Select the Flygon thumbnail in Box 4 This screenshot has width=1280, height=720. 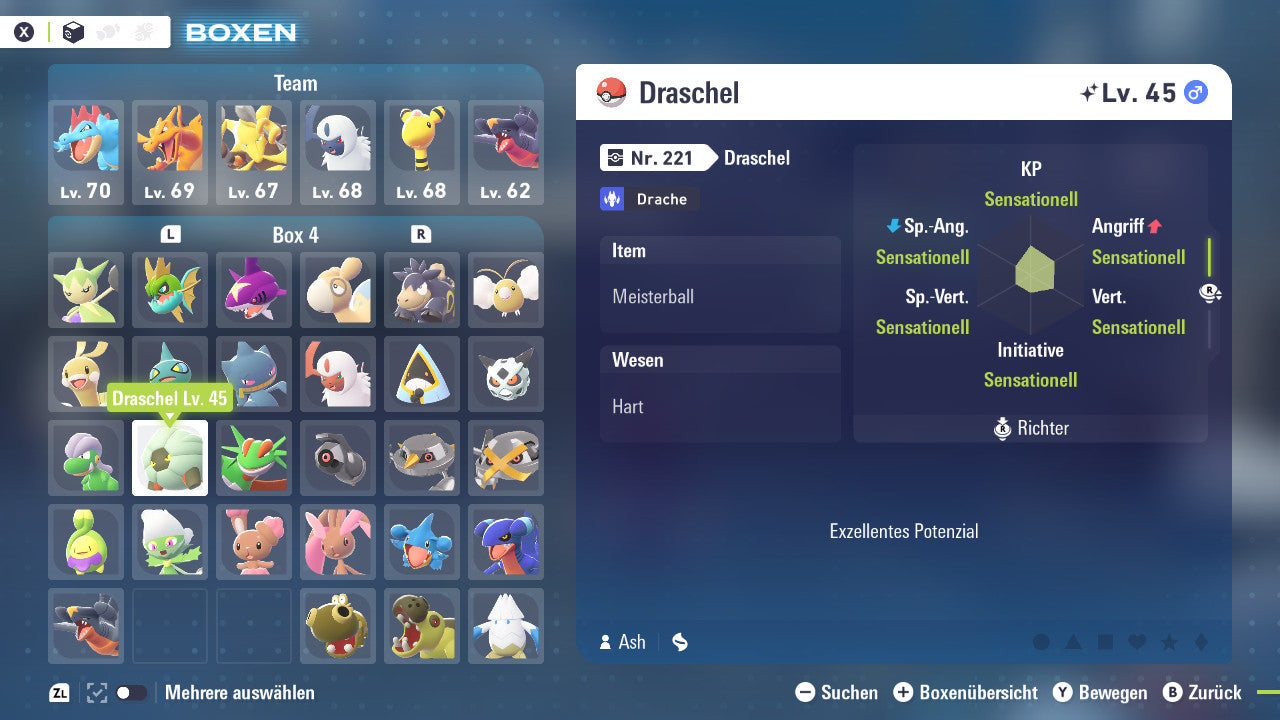253,455
